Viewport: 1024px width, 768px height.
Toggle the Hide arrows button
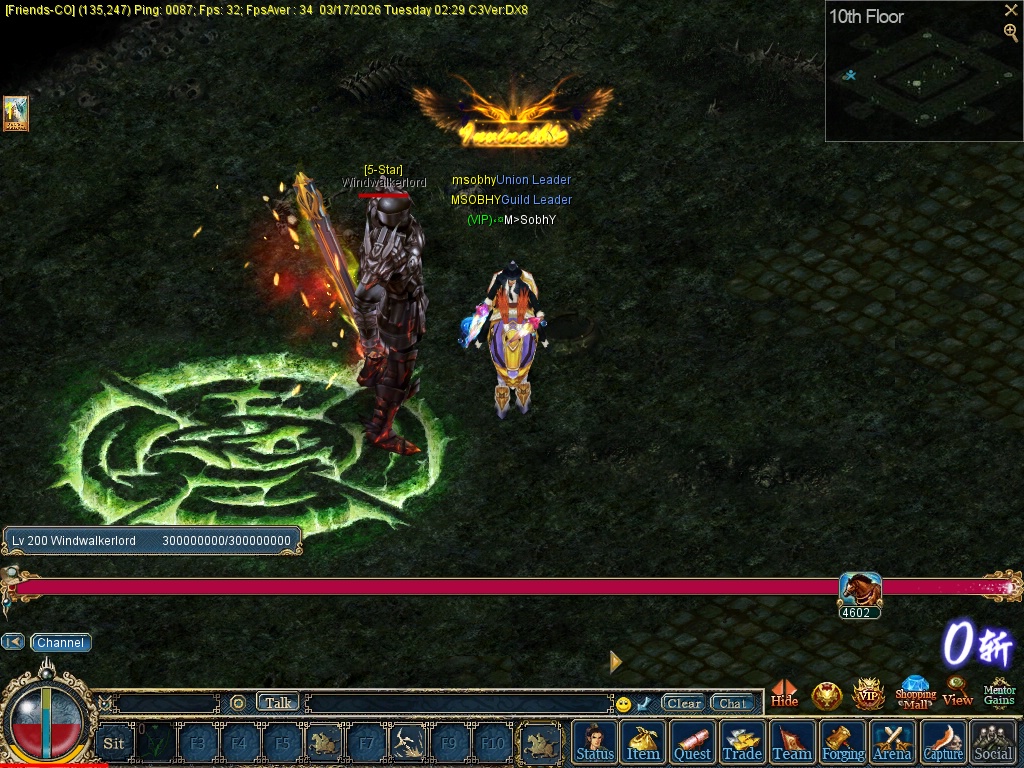785,693
